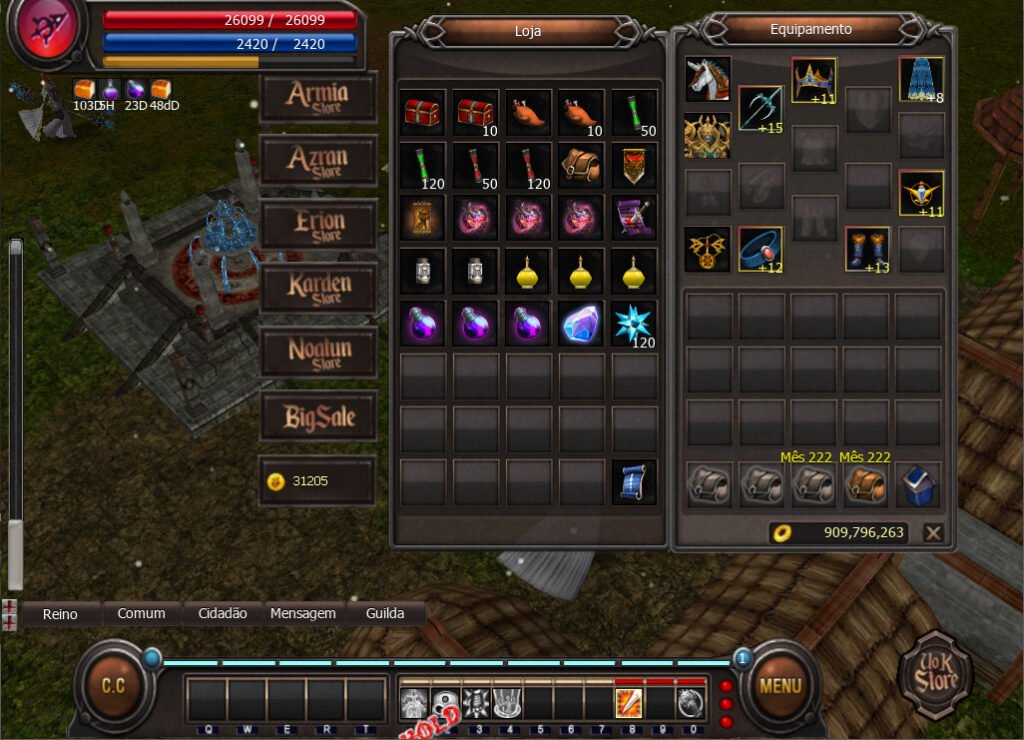Select the blue crystal gem in shop

point(582,324)
